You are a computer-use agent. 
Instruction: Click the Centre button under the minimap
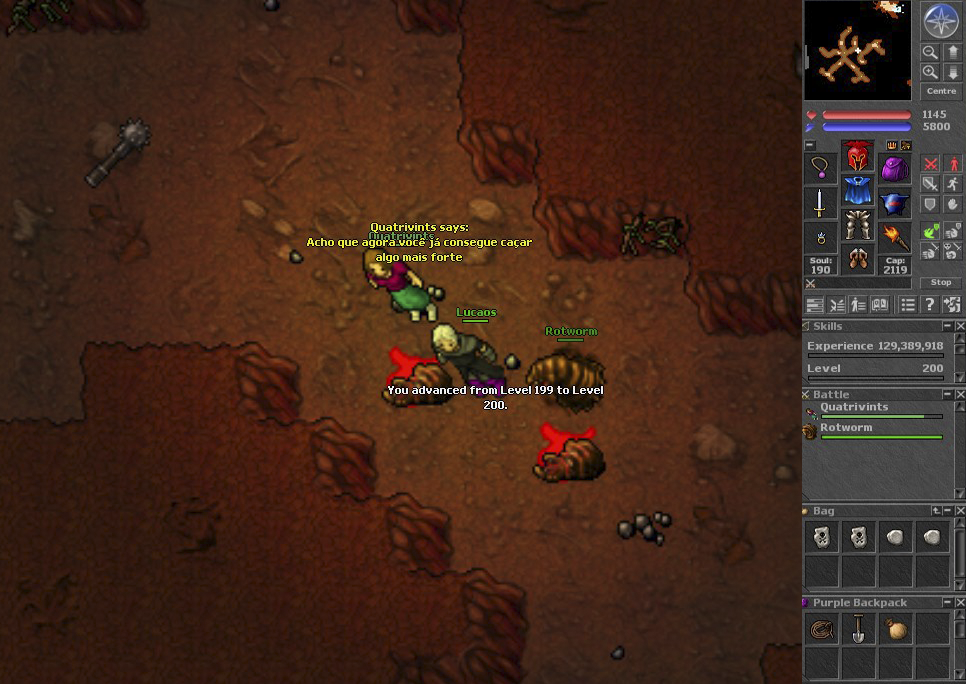click(940, 91)
